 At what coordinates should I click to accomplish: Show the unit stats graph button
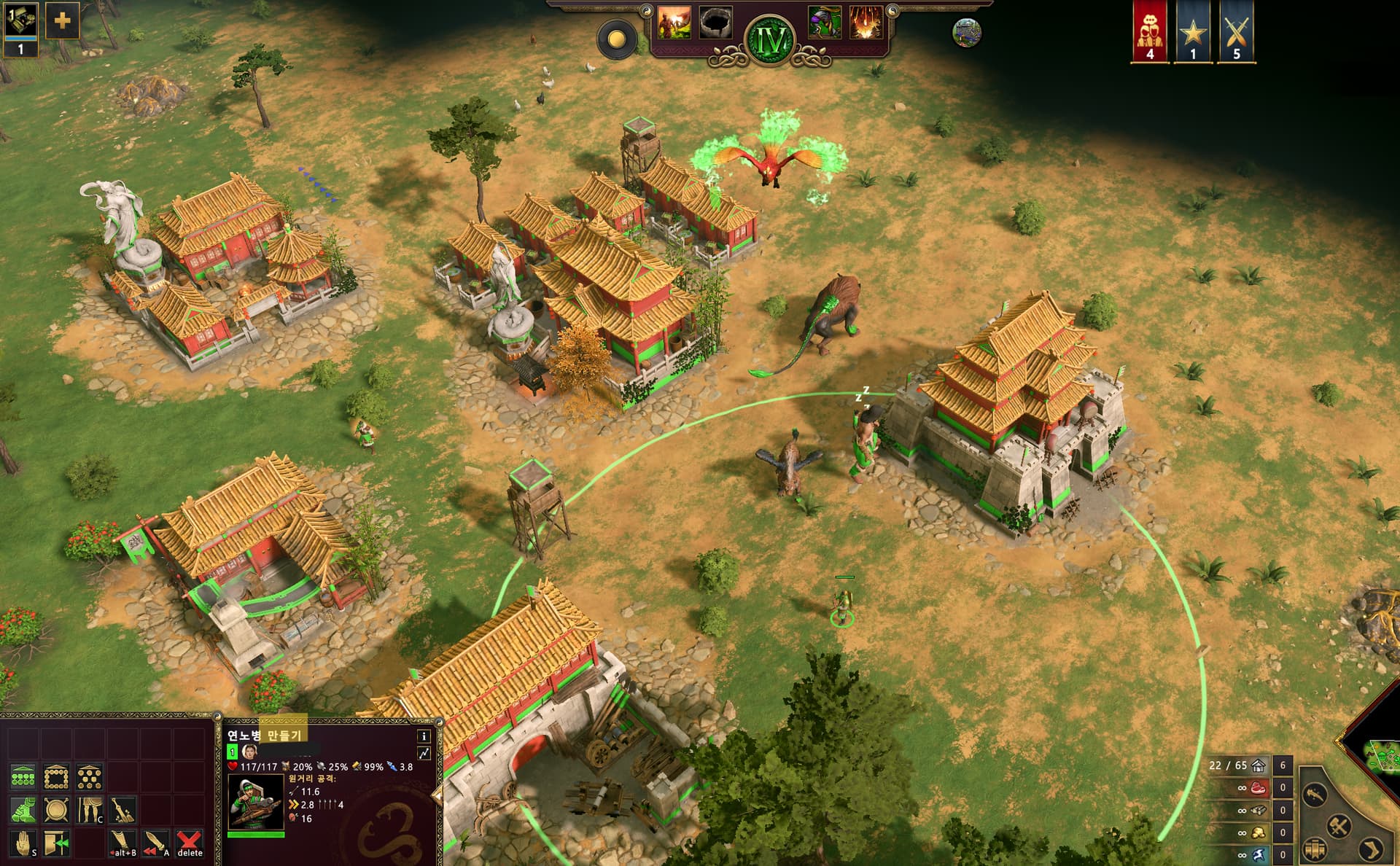click(424, 754)
